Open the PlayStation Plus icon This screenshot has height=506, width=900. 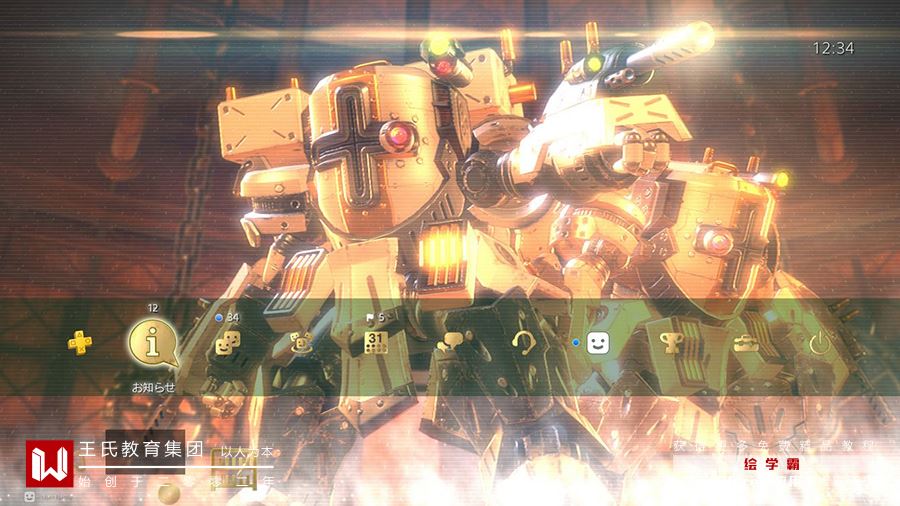pos(79,343)
